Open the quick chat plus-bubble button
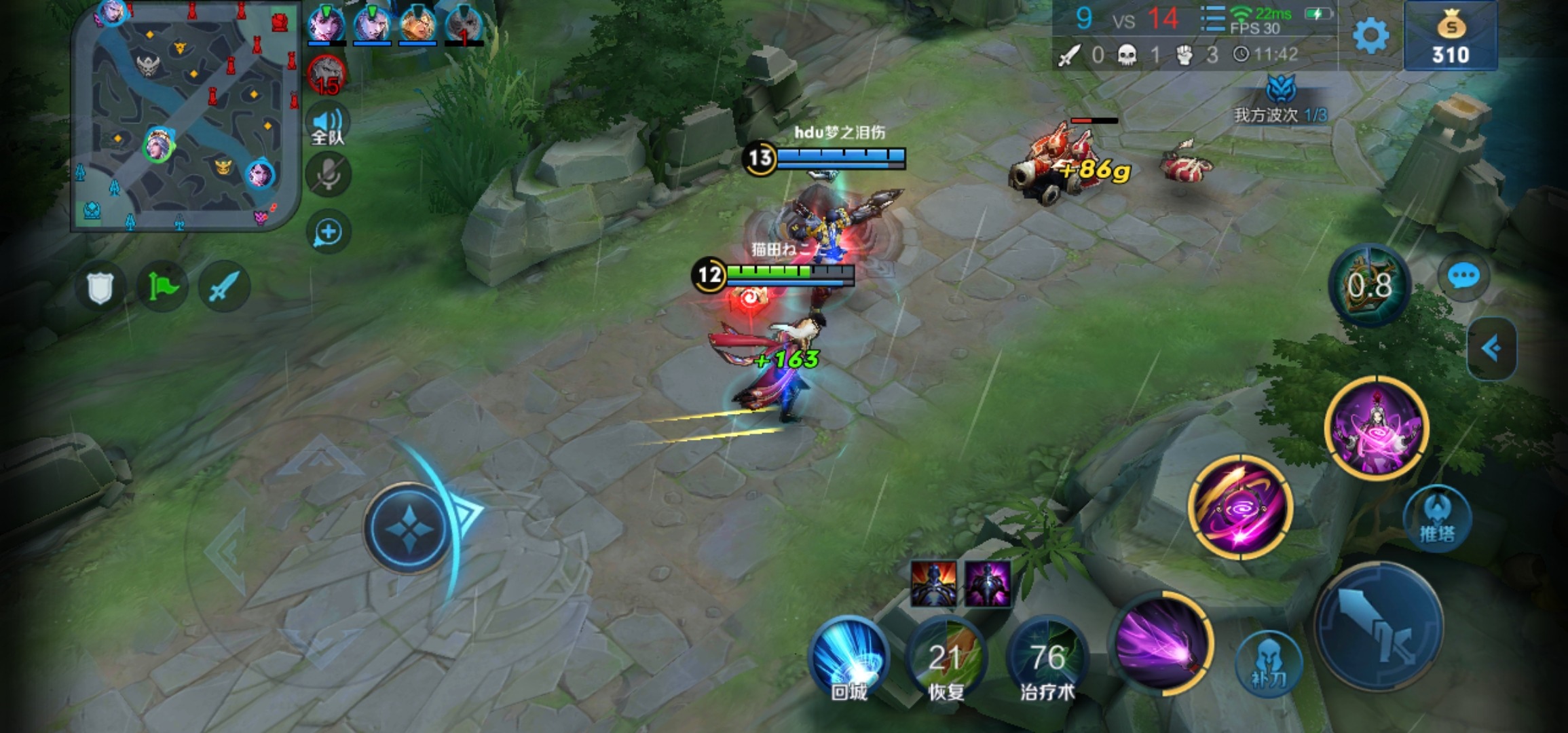The height and width of the screenshot is (733, 1568). pyautogui.click(x=329, y=232)
